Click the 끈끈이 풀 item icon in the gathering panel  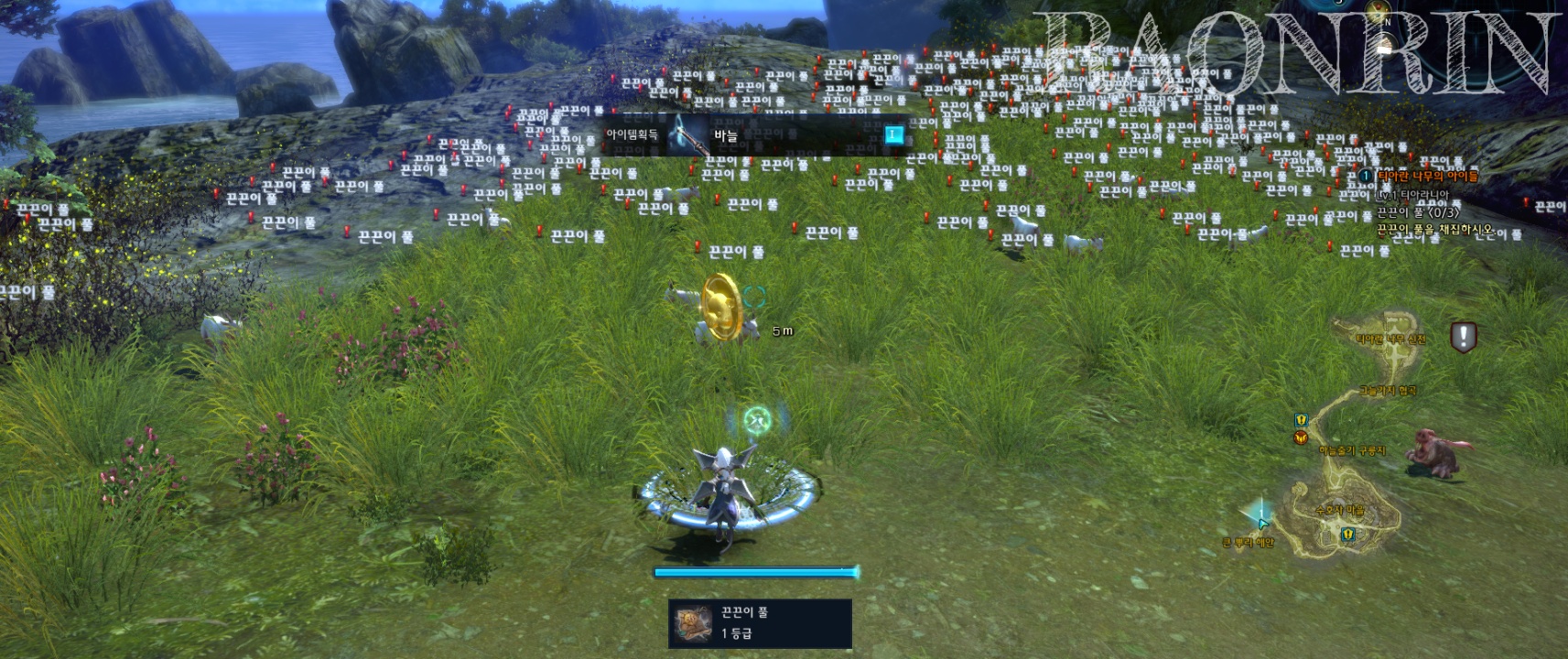click(x=693, y=623)
